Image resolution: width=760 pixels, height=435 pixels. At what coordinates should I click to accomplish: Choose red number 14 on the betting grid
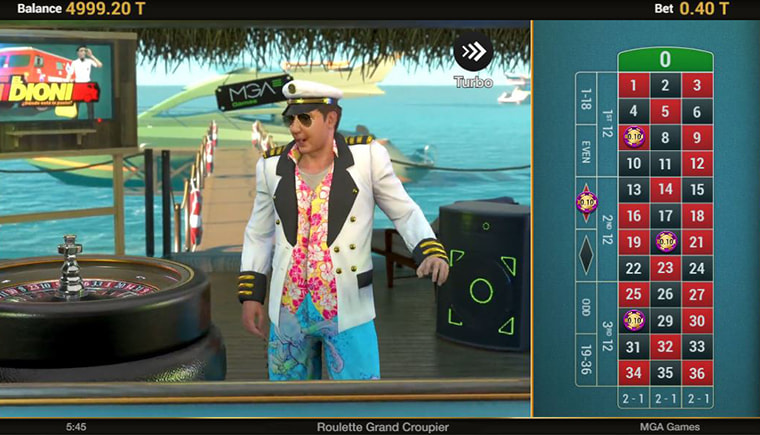click(x=666, y=190)
